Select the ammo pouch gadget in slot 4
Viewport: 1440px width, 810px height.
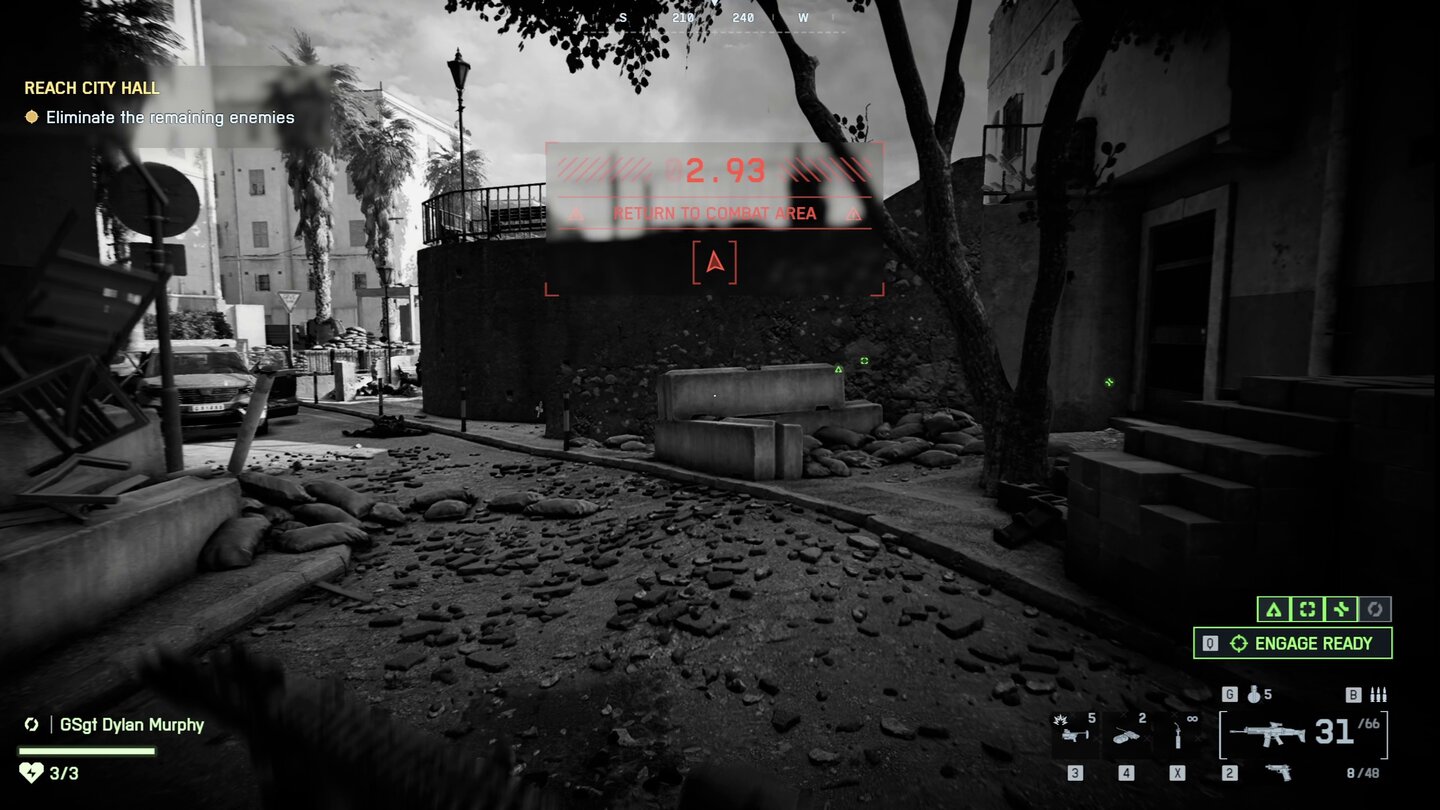pos(1125,736)
